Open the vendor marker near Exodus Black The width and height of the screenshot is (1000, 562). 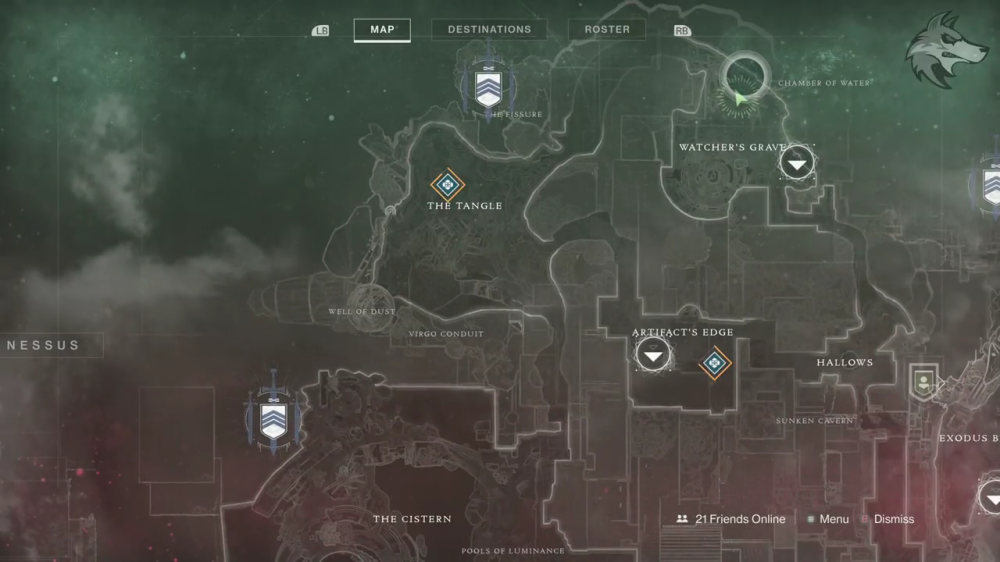[922, 381]
